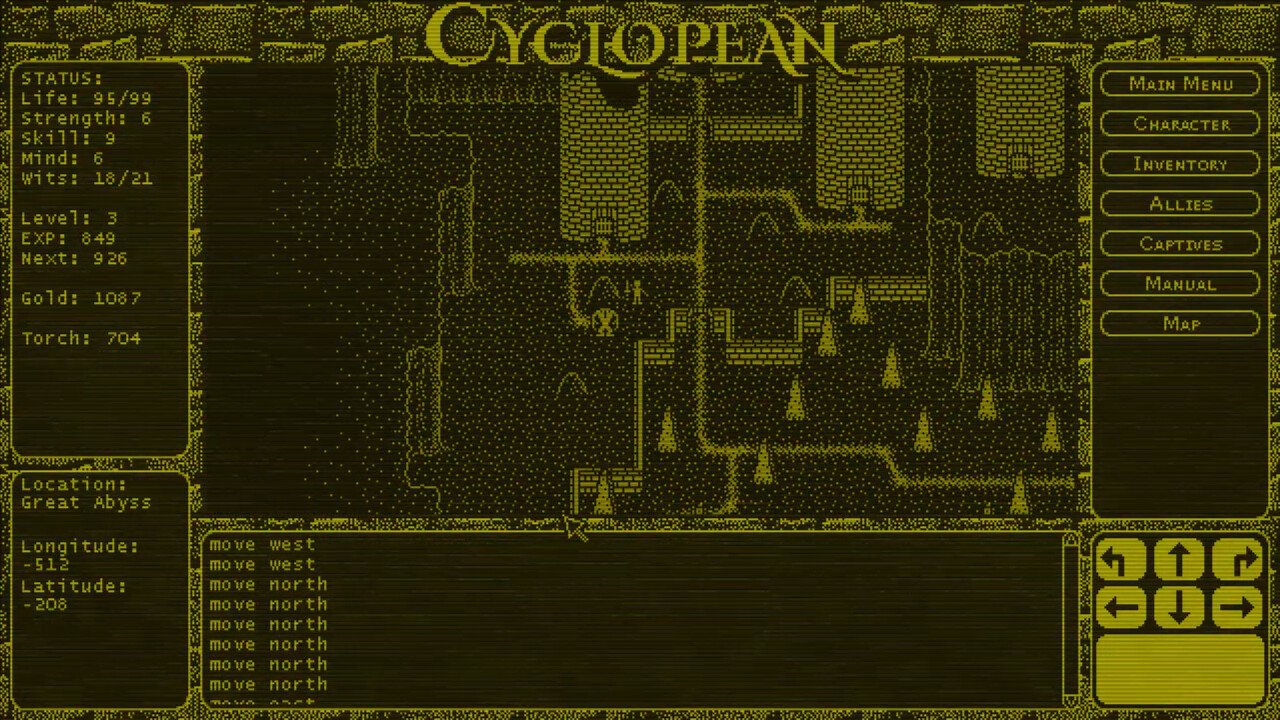View your Allies

click(1180, 204)
